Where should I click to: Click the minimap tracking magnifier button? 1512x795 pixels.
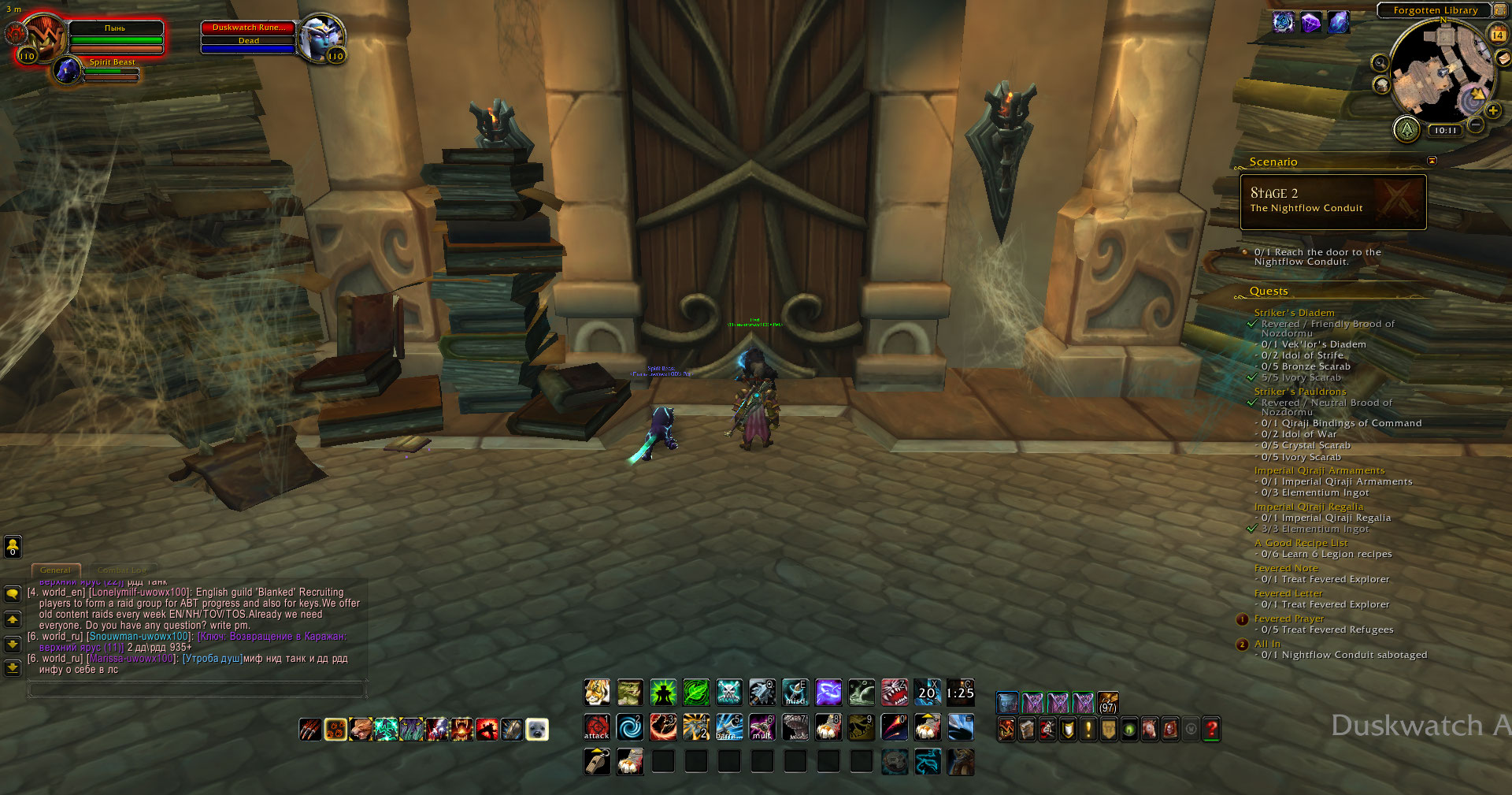point(1380,63)
